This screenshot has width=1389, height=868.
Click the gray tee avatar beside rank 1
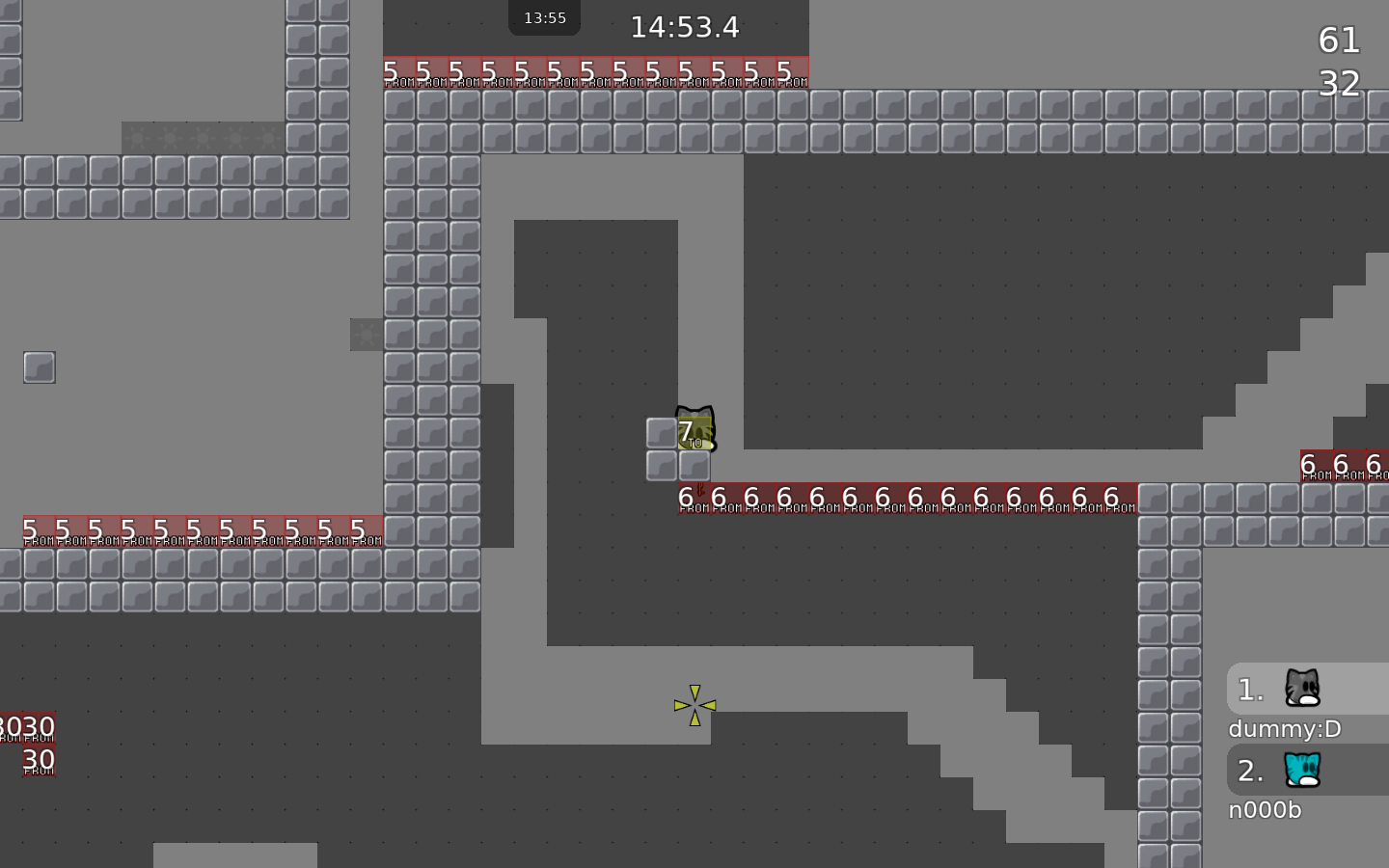[1304, 688]
